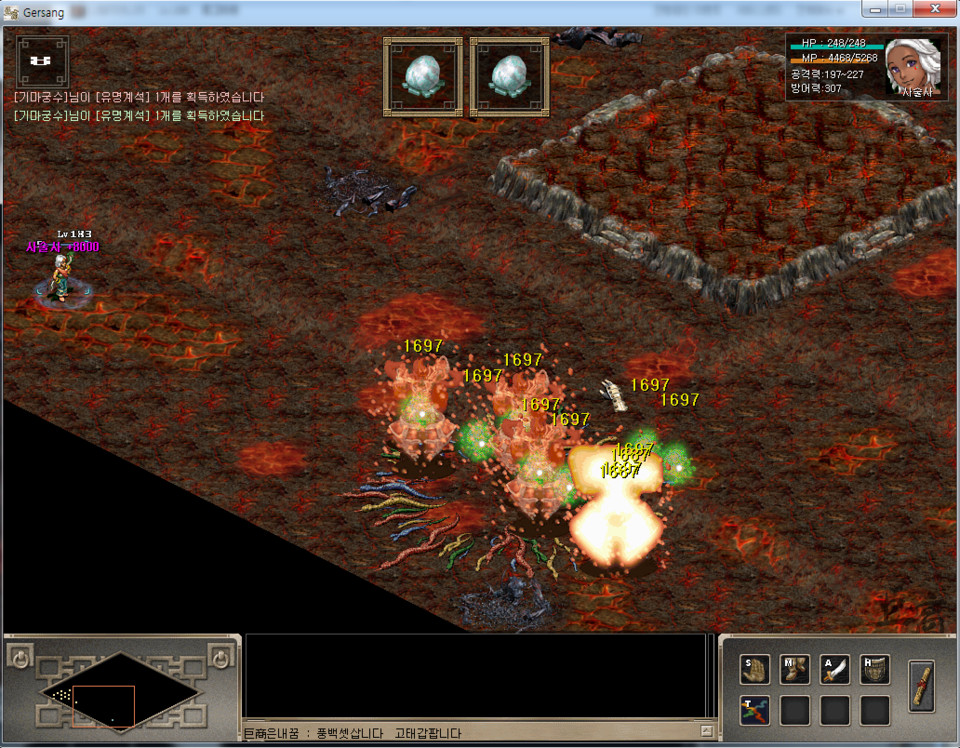
Task: Click the black chat message box
Action: (x=480, y=678)
